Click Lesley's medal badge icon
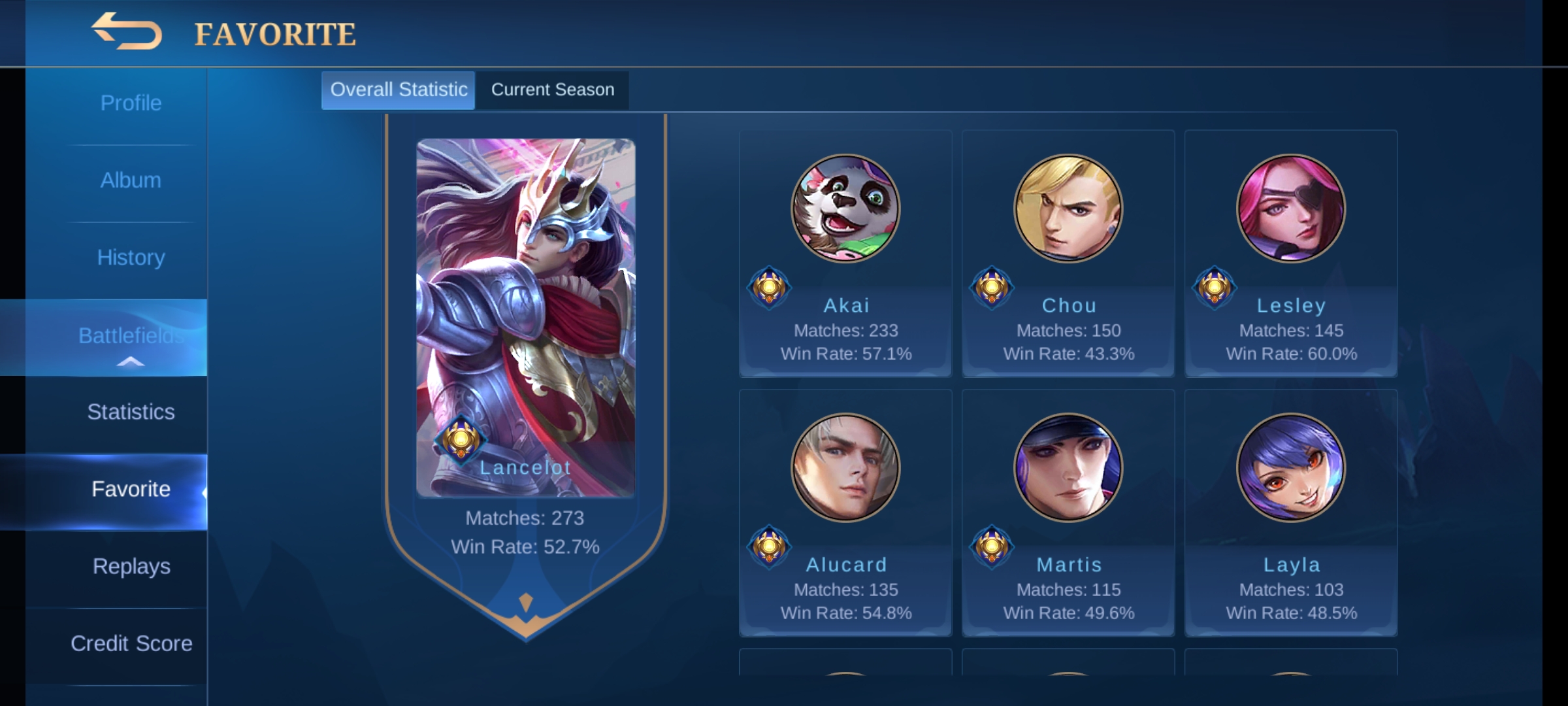The image size is (1568, 706). pyautogui.click(x=1215, y=287)
